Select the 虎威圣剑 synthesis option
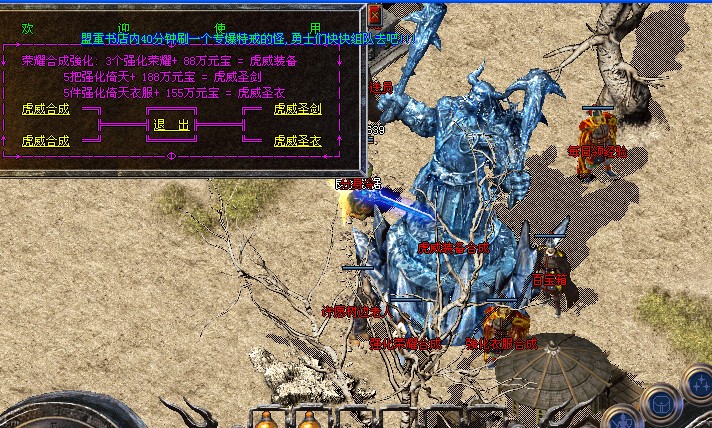Screen dimensions: 712x428 pos(297,109)
